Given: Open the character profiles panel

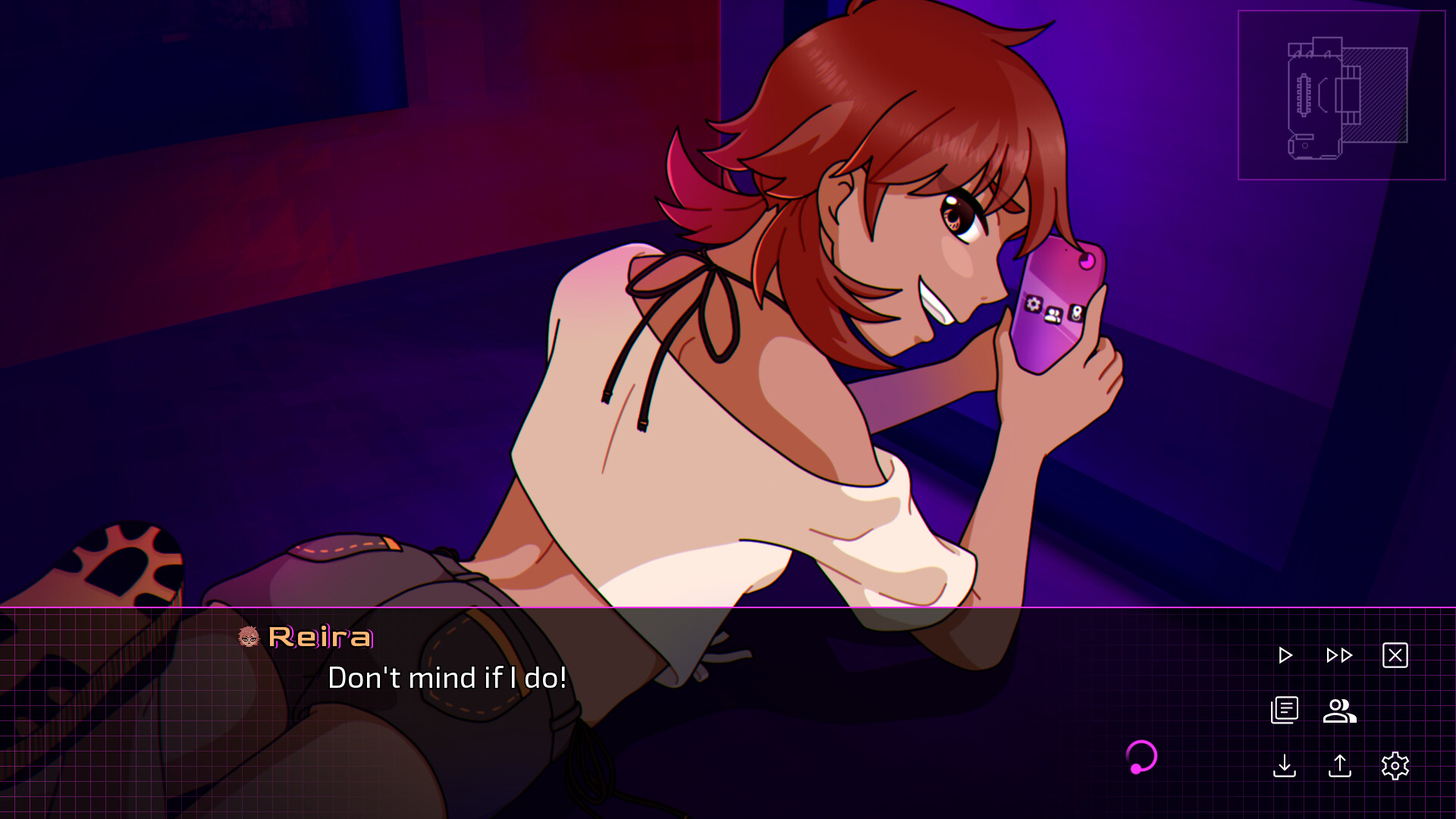Looking at the screenshot, I should [x=1339, y=711].
